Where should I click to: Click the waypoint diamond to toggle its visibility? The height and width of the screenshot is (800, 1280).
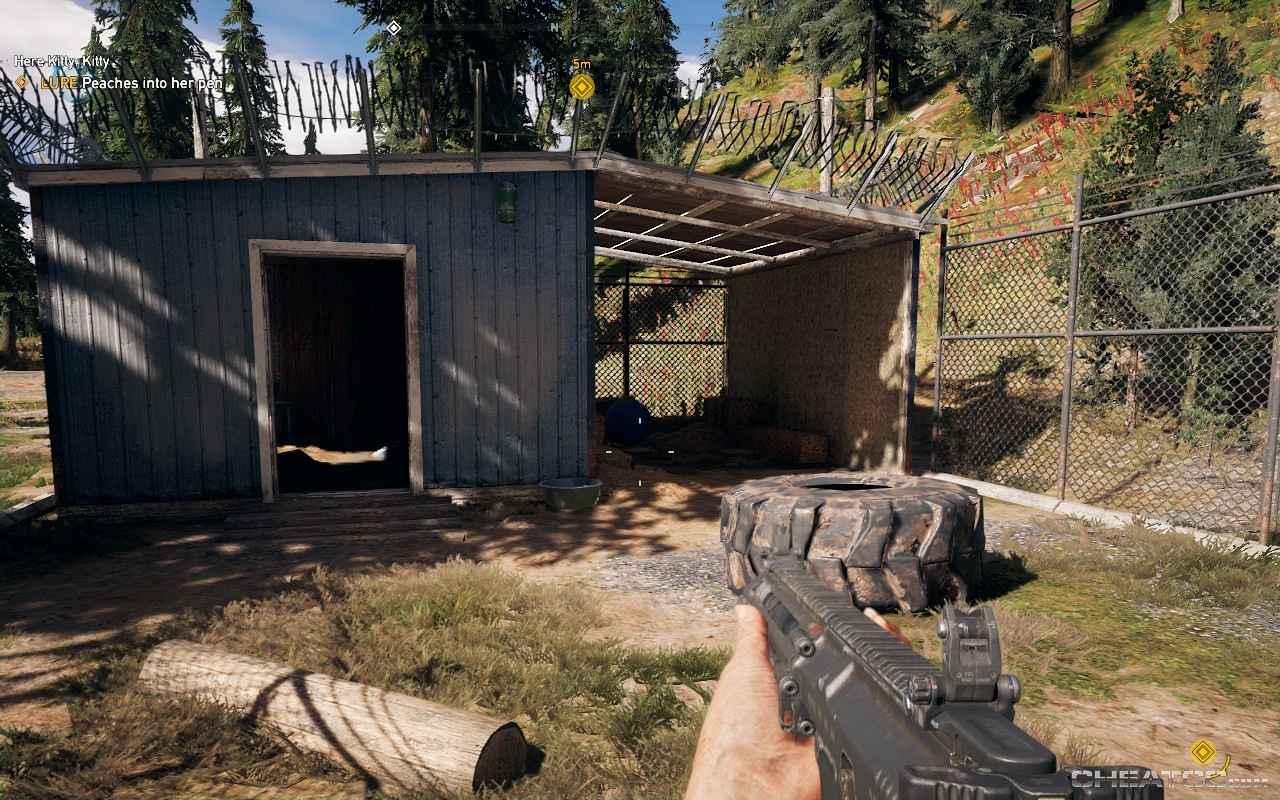pyautogui.click(x=580, y=87)
